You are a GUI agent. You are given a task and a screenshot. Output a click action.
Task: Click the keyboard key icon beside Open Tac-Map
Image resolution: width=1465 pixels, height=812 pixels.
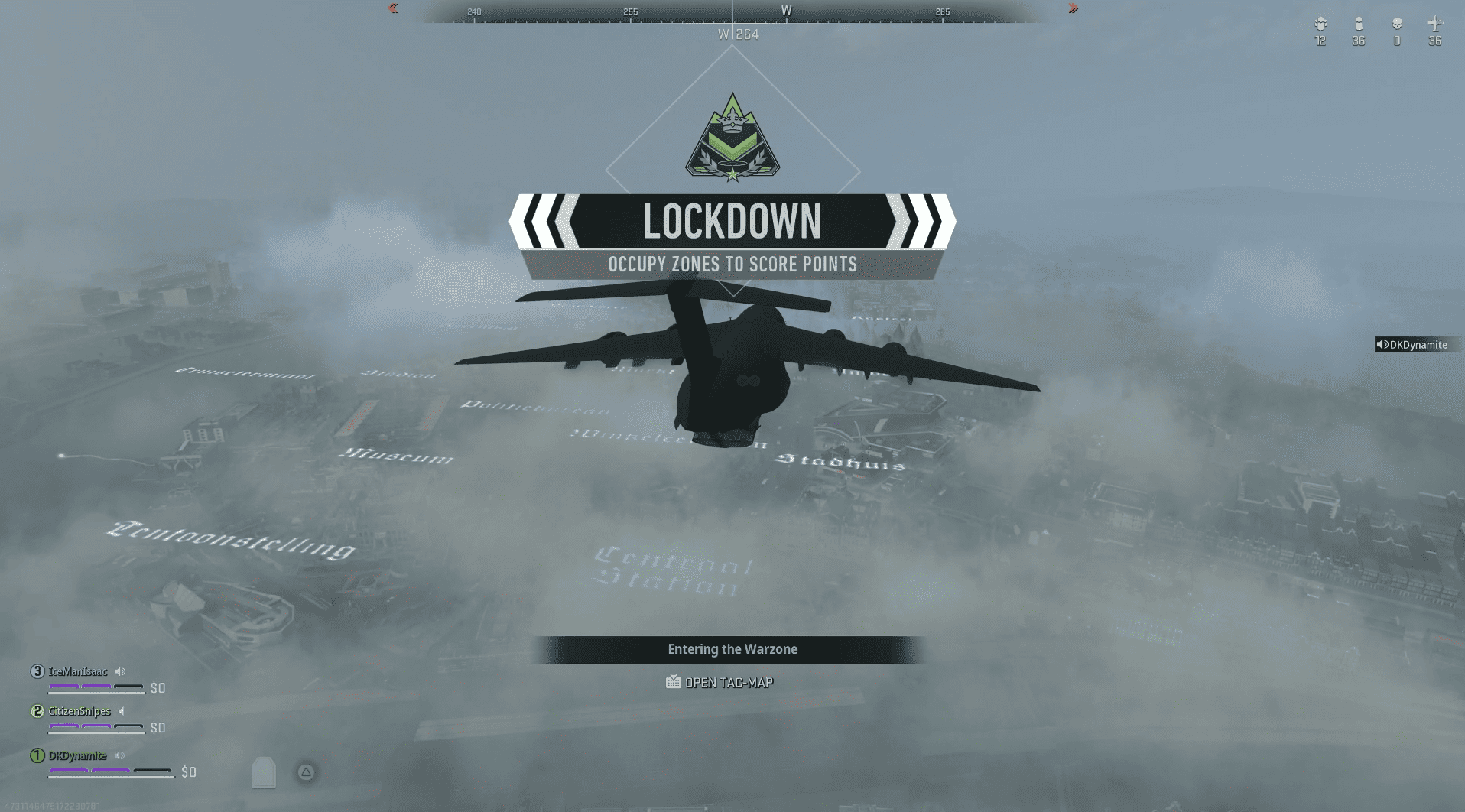point(673,682)
